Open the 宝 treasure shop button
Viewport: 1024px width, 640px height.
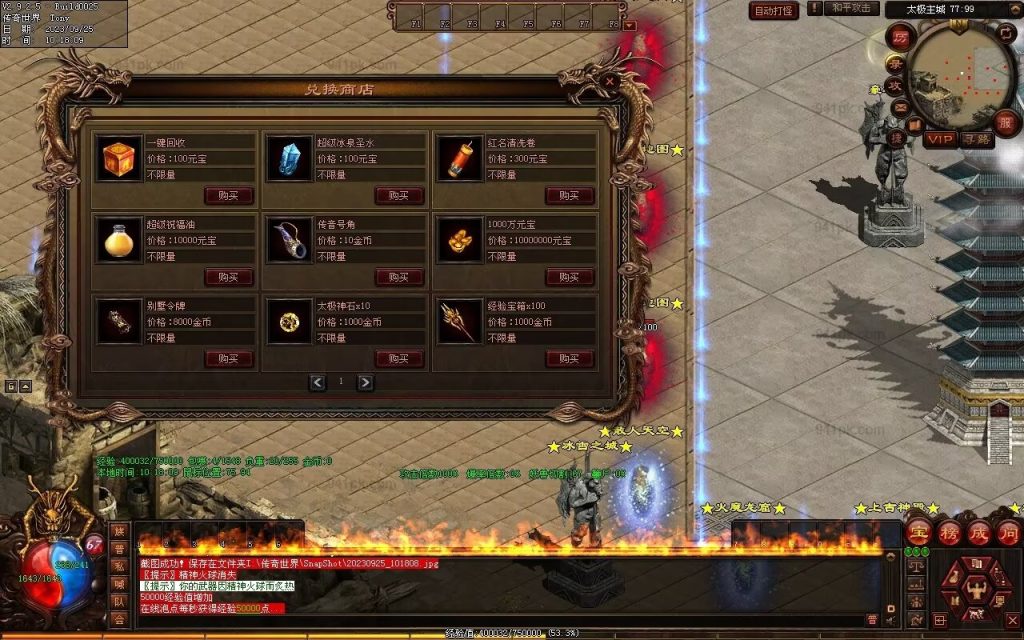[920, 531]
